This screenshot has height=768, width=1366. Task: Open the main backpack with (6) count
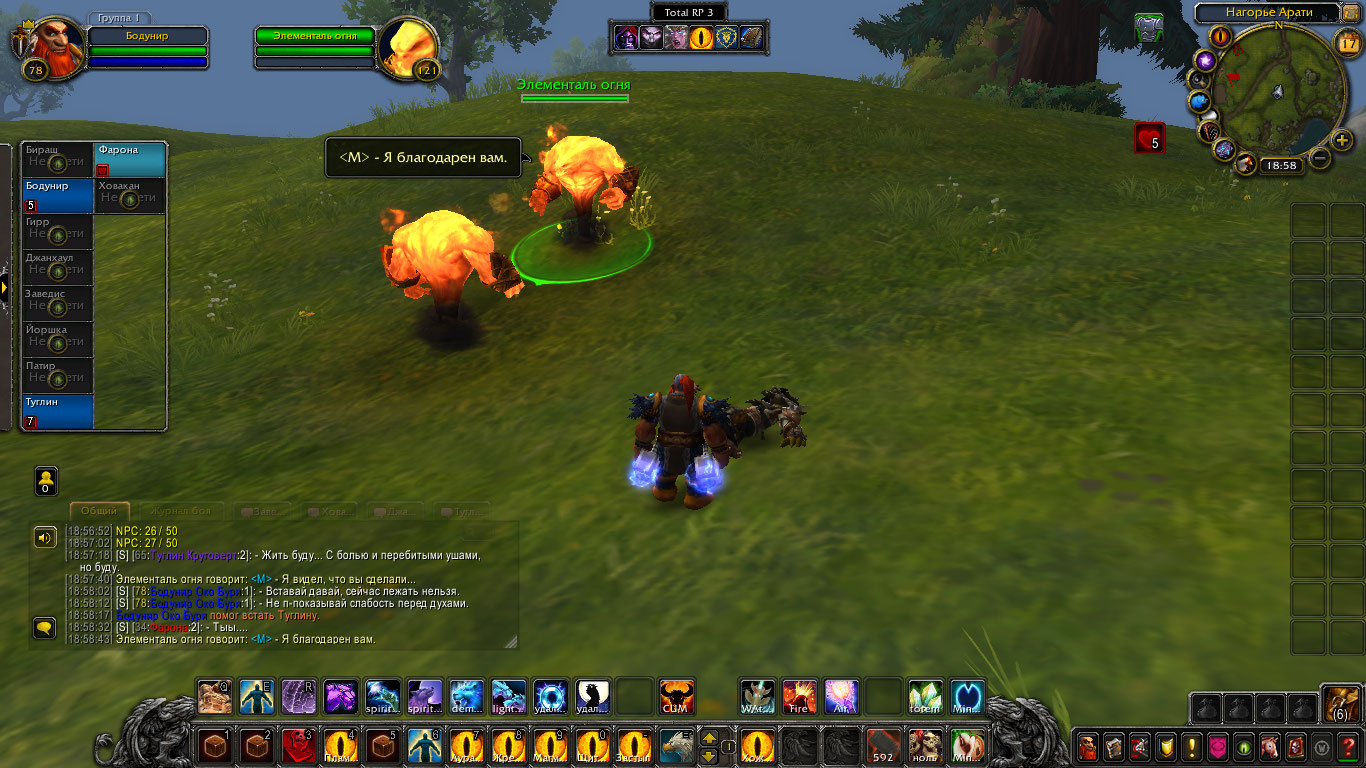click(x=1340, y=704)
